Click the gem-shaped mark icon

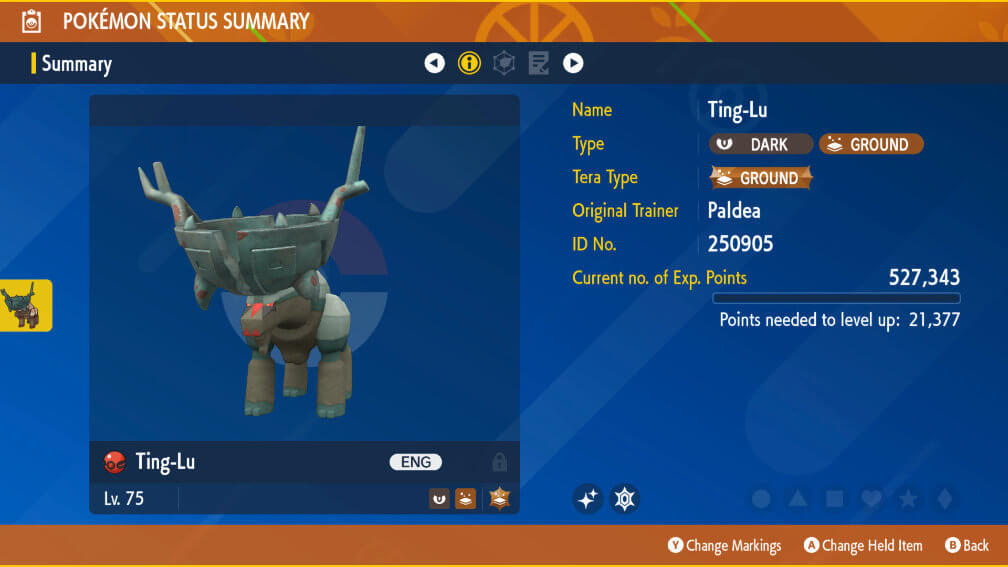625,498
